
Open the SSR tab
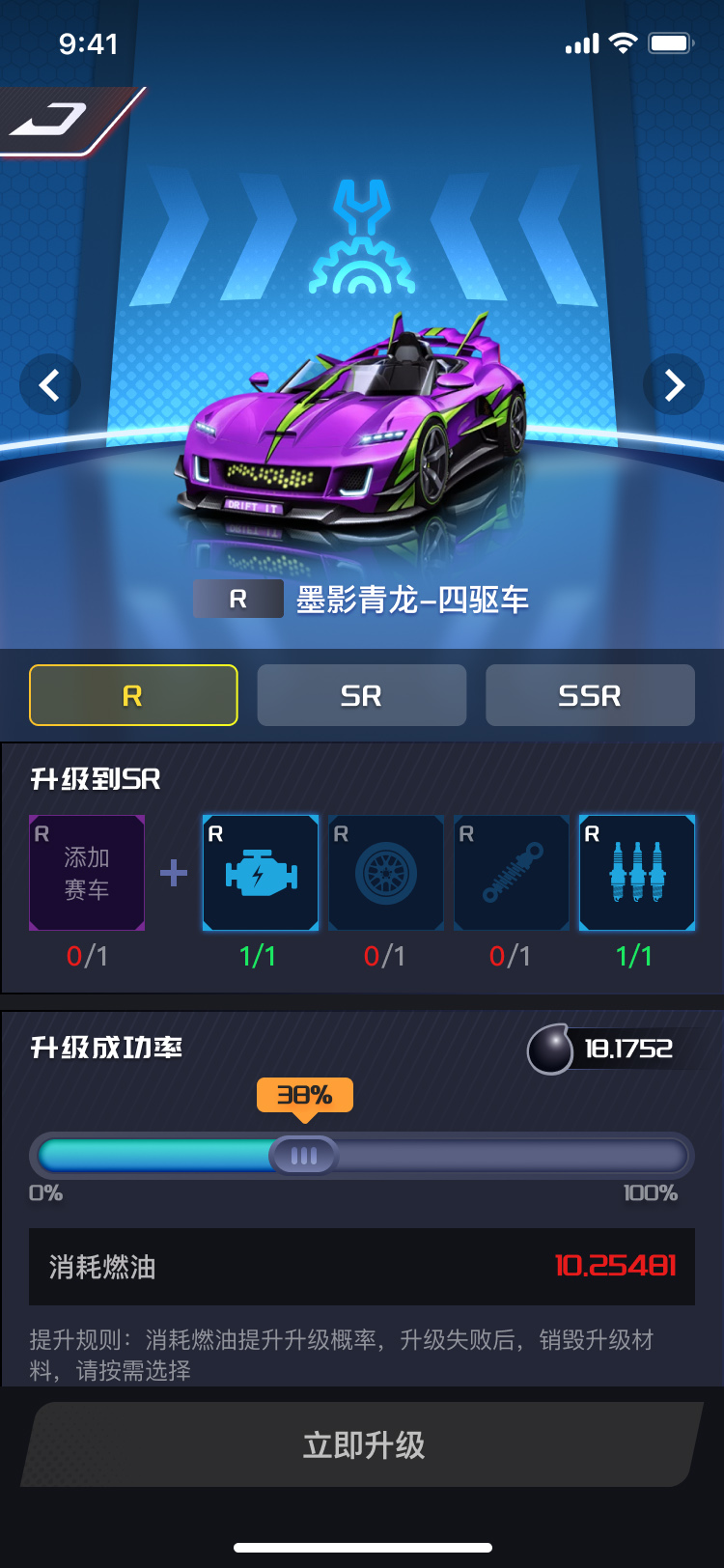(590, 695)
